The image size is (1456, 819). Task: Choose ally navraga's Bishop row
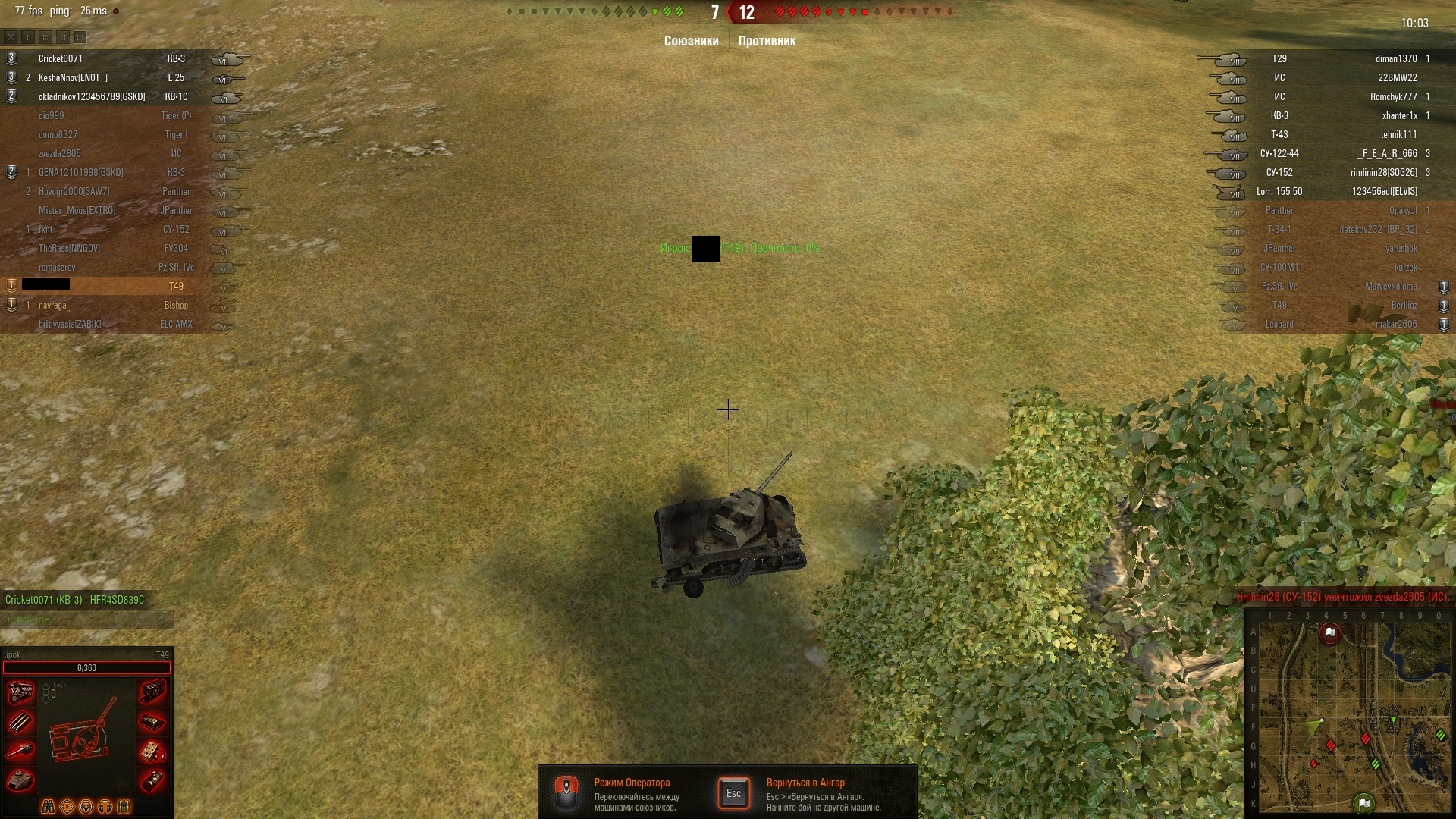[x=114, y=305]
